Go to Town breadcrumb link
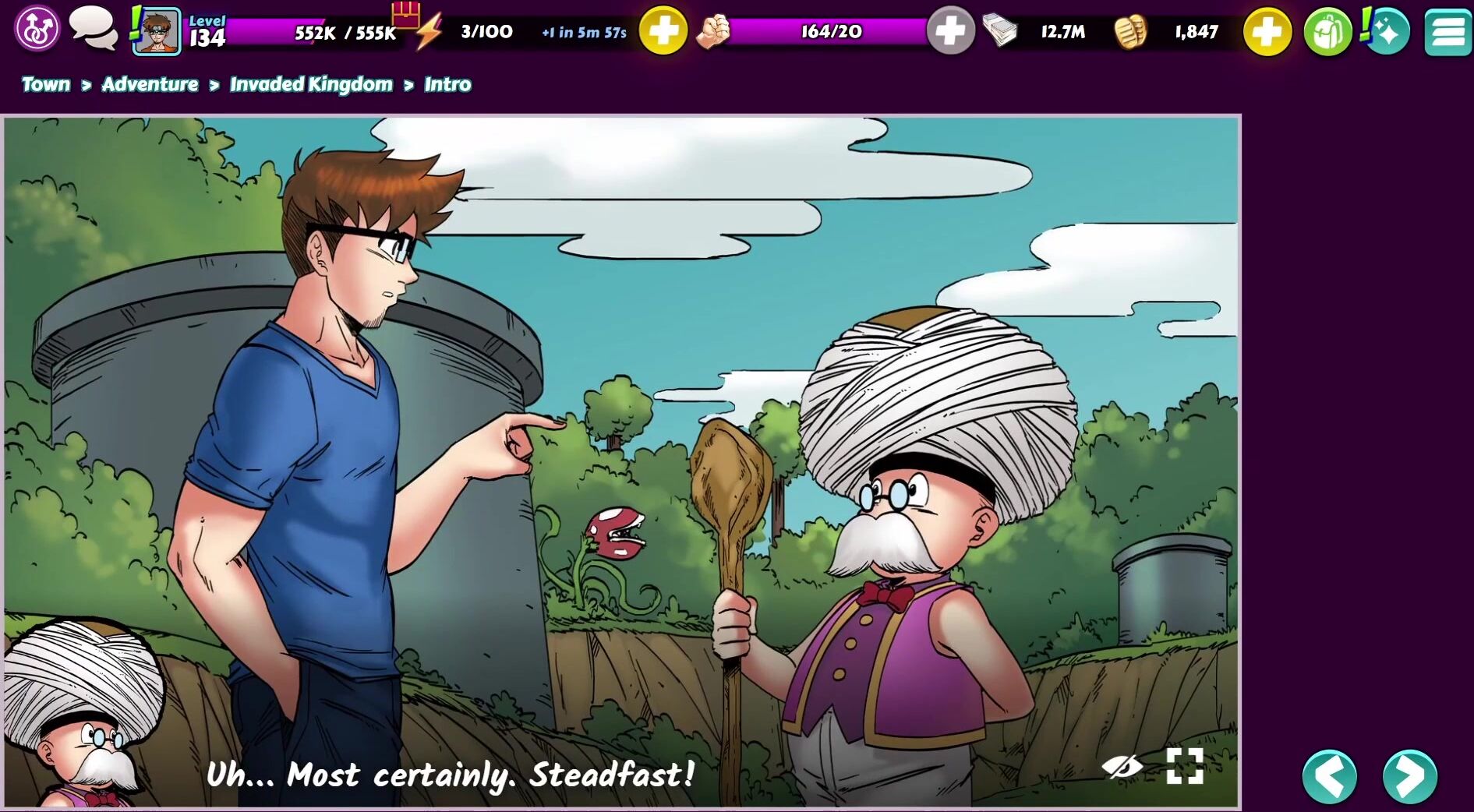1474x812 pixels. [x=46, y=84]
